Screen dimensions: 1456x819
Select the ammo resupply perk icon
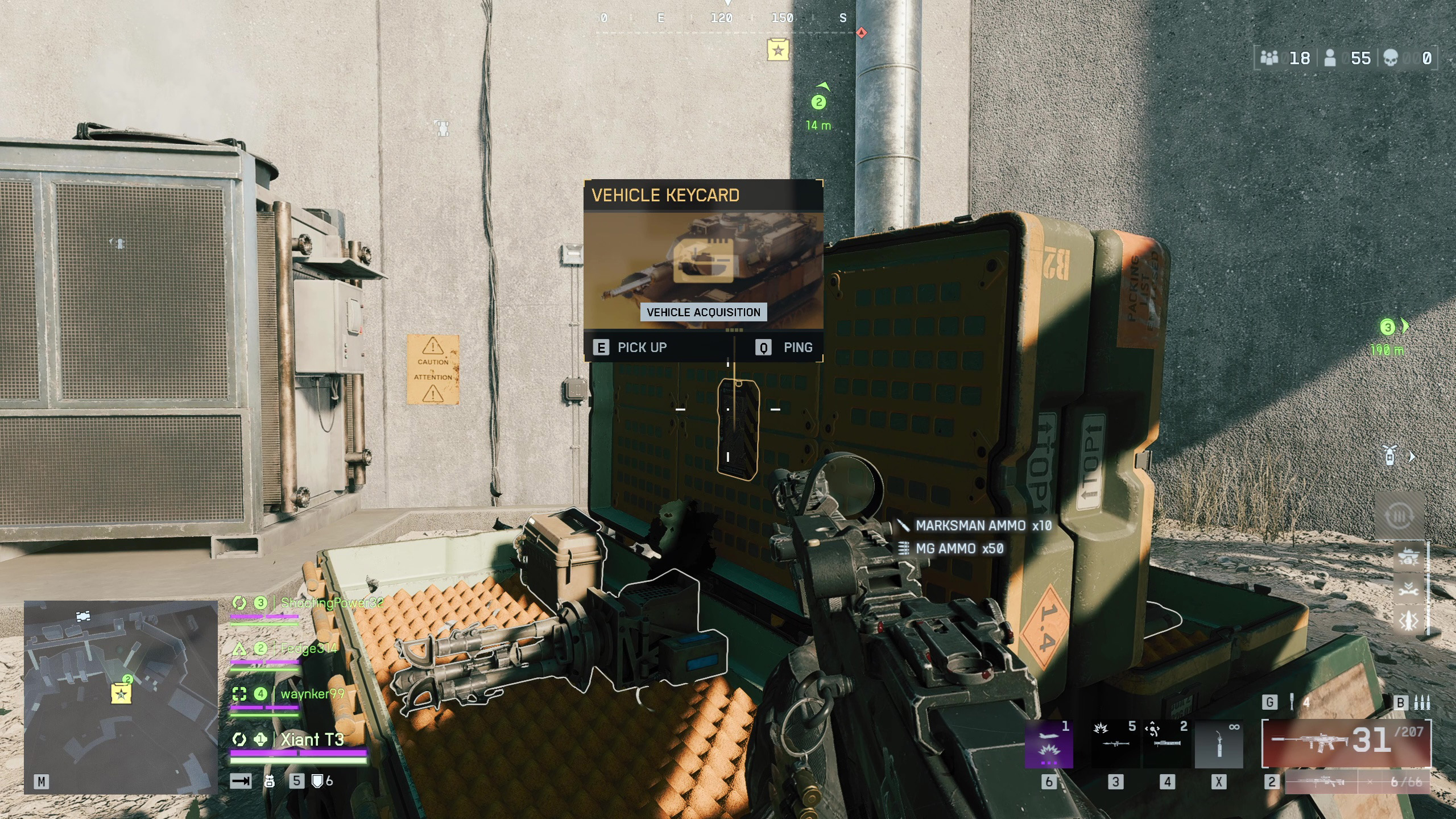click(1399, 516)
